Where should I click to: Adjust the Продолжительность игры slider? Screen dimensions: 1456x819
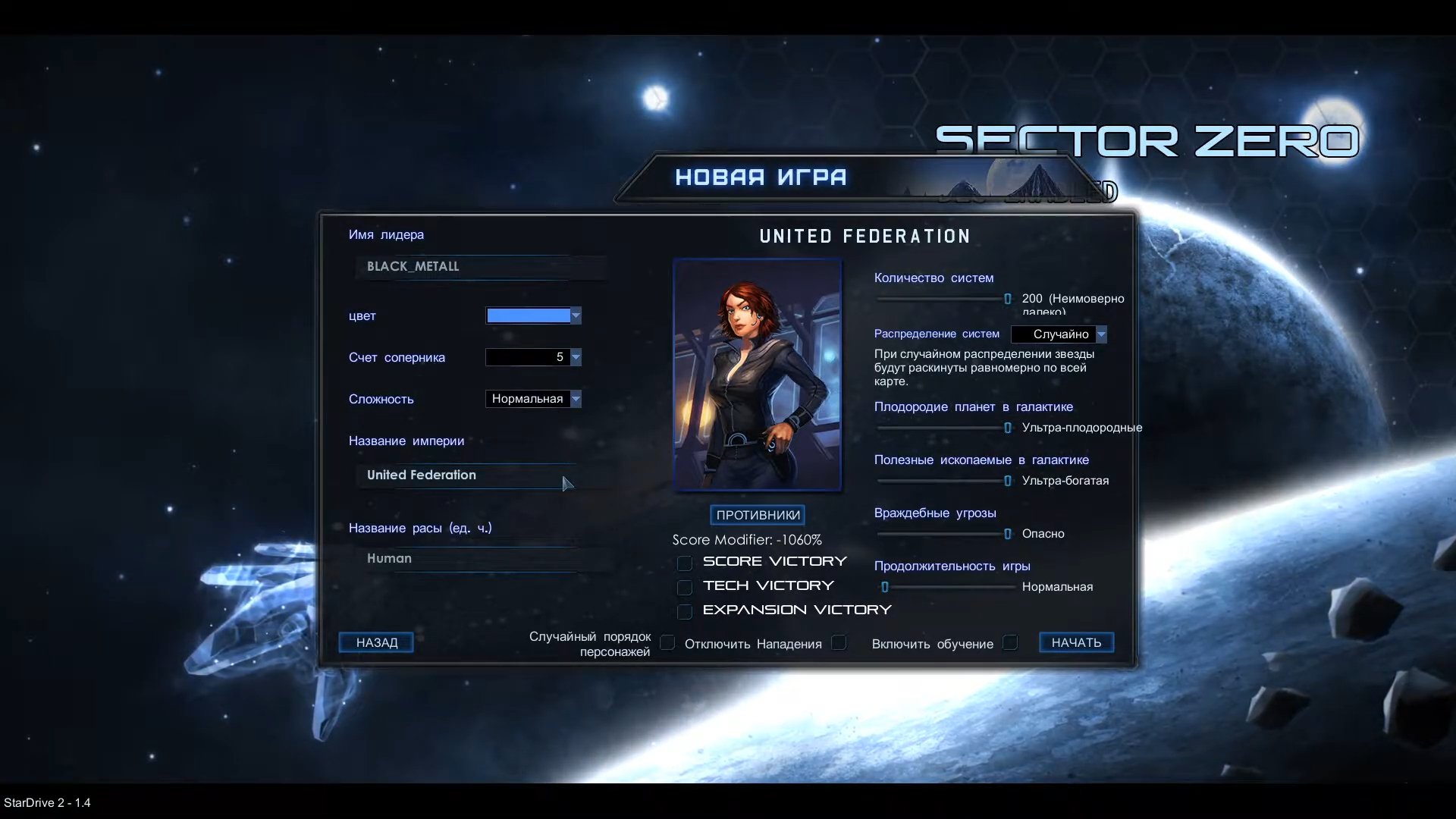[x=885, y=587]
